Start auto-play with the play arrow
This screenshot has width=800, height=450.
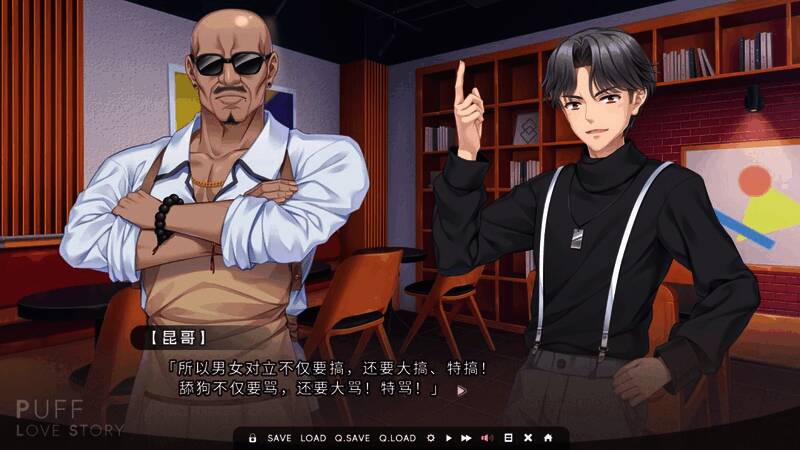pyautogui.click(x=449, y=438)
